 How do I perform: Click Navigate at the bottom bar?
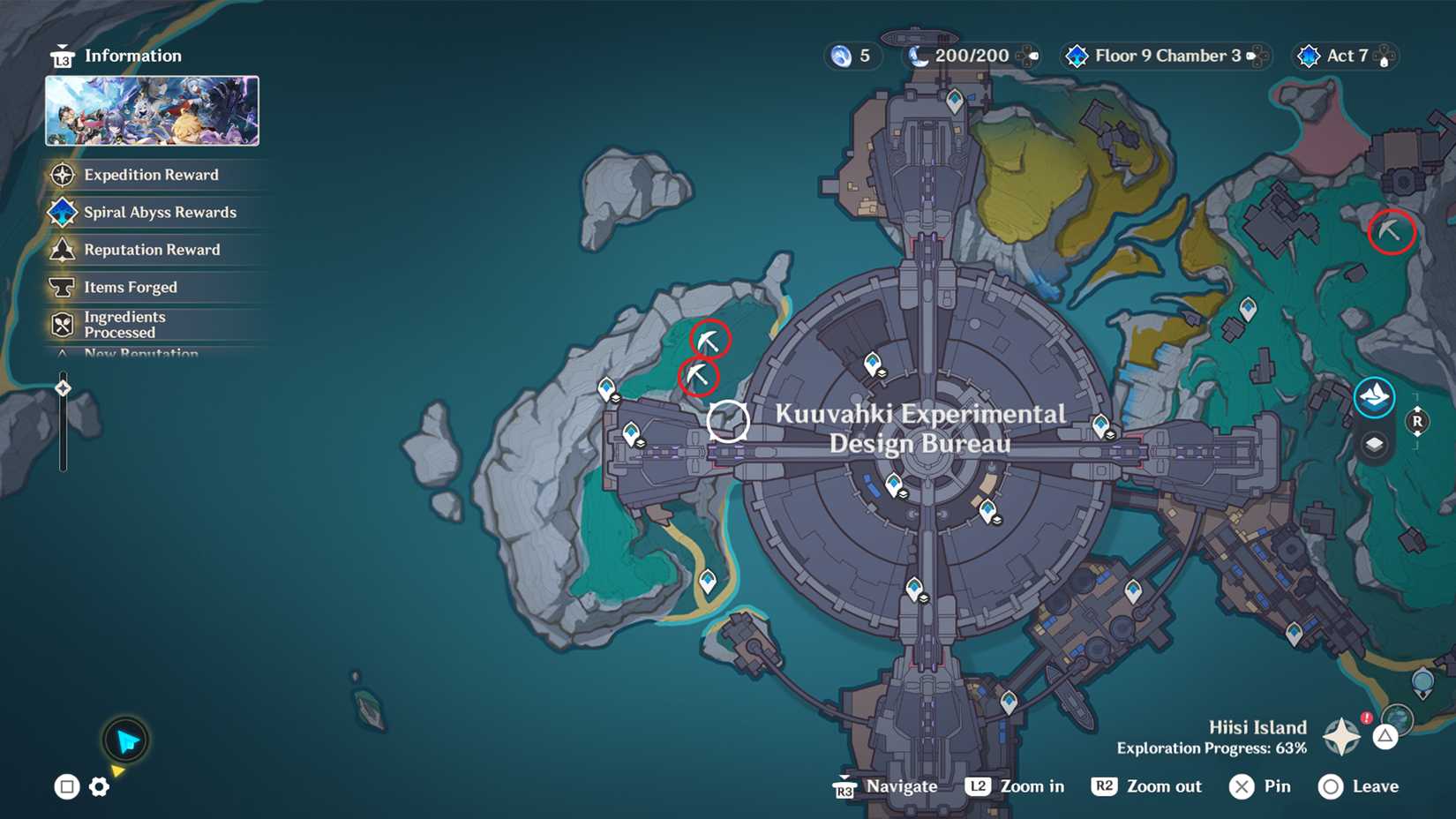pos(900,785)
